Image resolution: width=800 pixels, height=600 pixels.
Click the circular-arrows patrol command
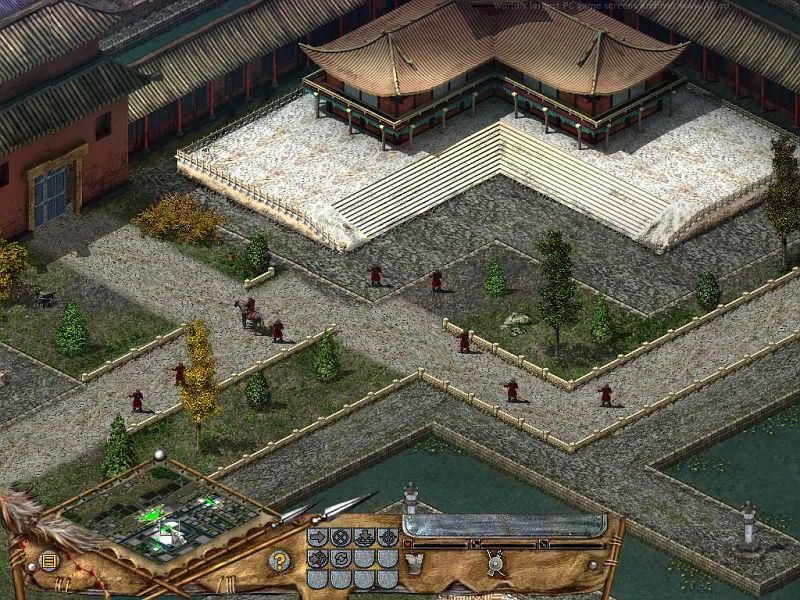click(341, 558)
